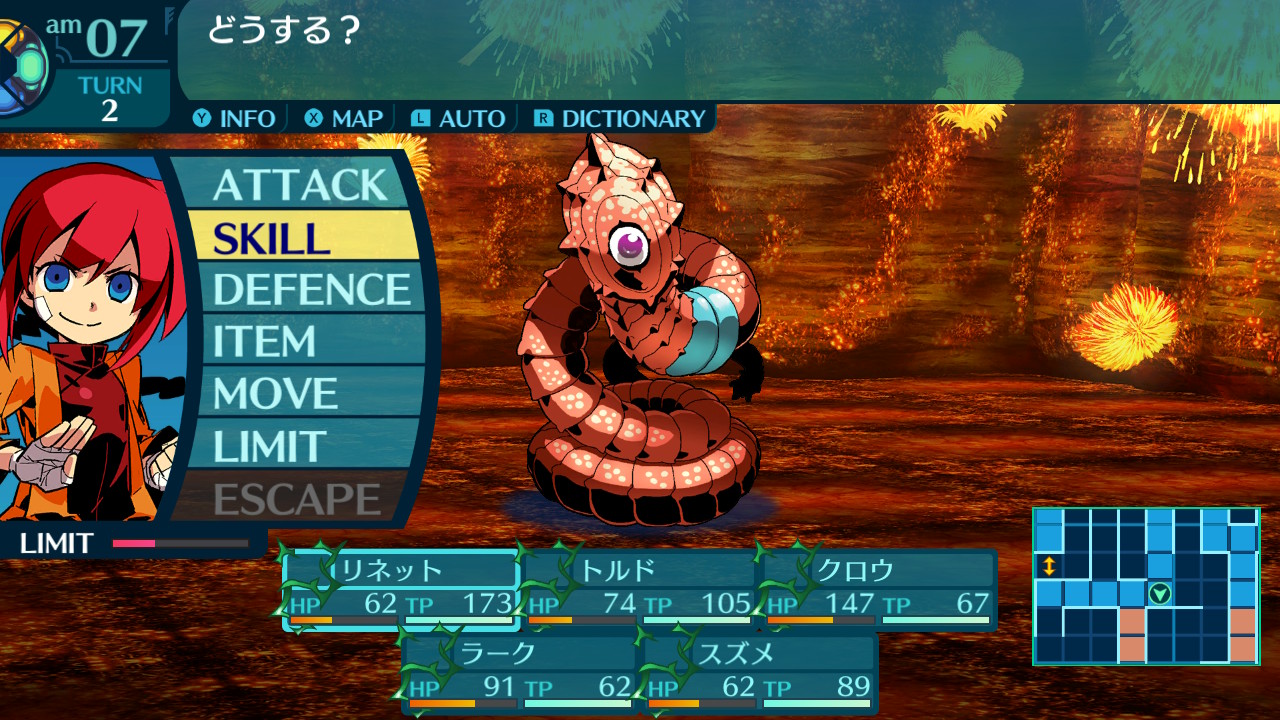Image resolution: width=1280 pixels, height=720 pixels.
Task: Click スズメ's back-row status panel
Action: coord(760,672)
